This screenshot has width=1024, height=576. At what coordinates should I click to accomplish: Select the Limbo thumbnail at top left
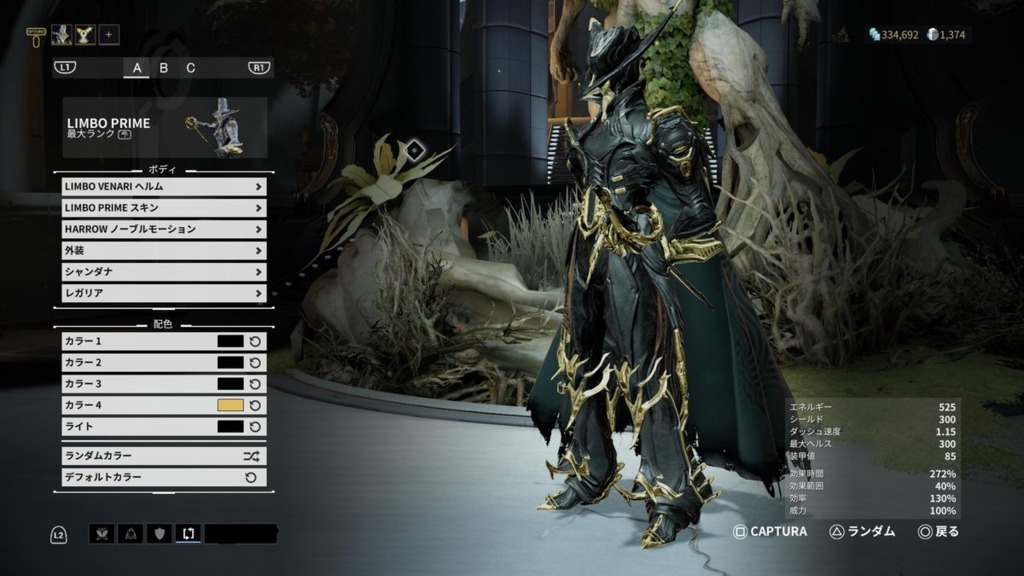[61, 35]
